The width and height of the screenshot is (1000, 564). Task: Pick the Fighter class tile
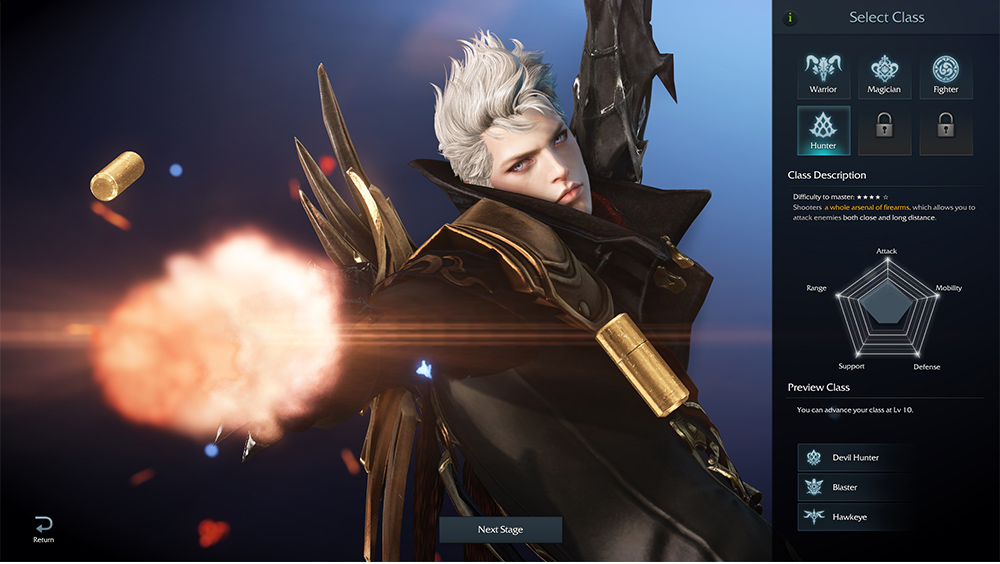(x=945, y=75)
